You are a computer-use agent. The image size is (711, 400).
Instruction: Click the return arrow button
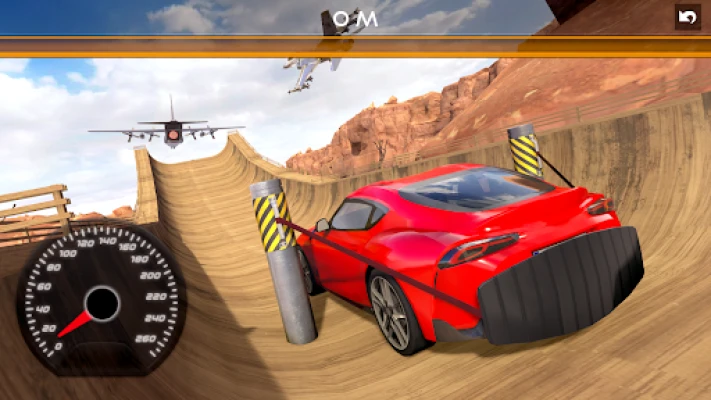687,17
